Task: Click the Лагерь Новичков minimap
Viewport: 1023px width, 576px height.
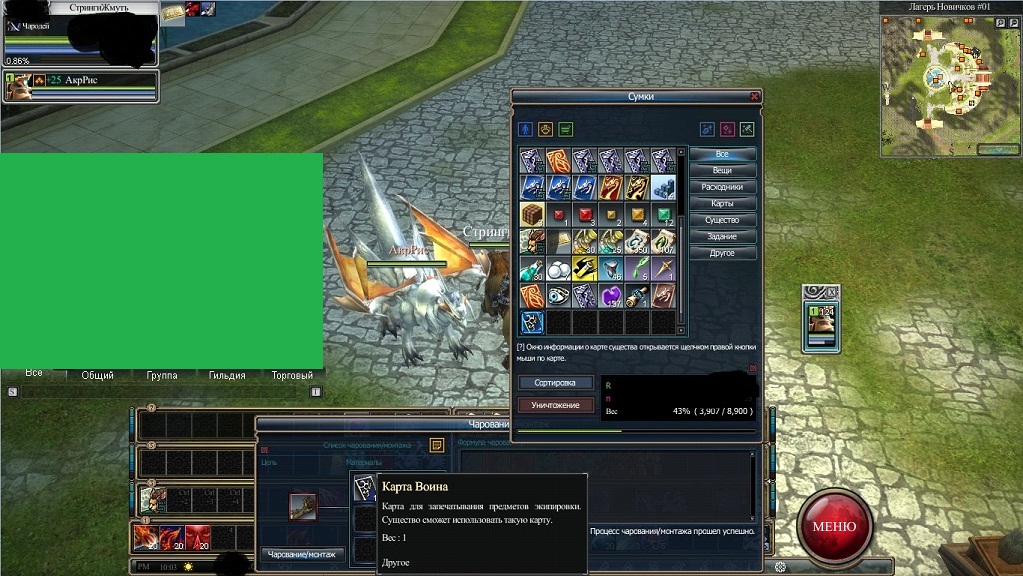Action: (x=950, y=83)
